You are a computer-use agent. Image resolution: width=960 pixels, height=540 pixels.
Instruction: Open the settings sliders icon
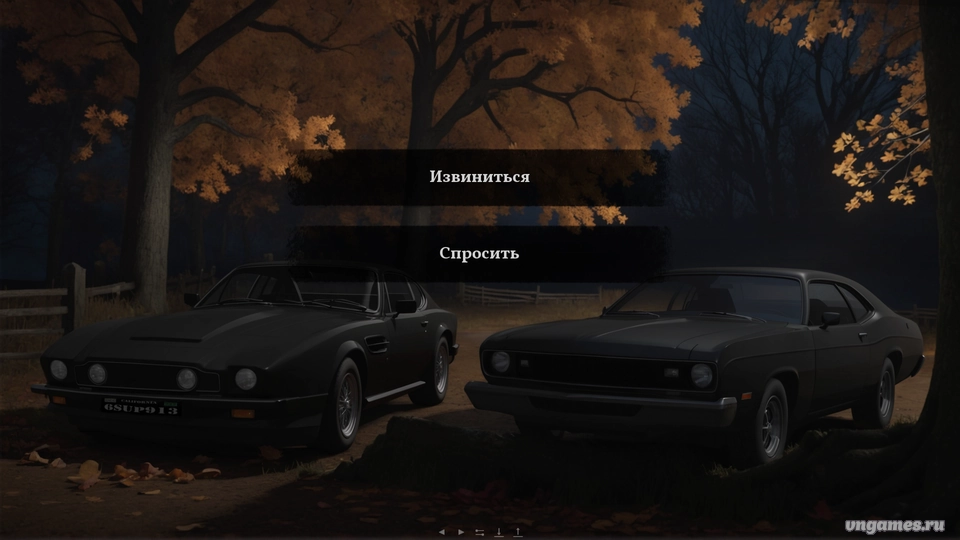coord(479,531)
